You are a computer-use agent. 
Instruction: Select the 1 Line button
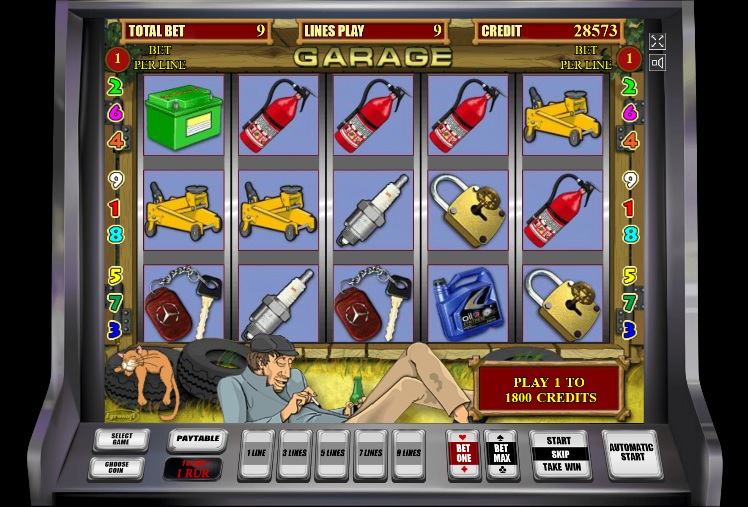(x=256, y=454)
